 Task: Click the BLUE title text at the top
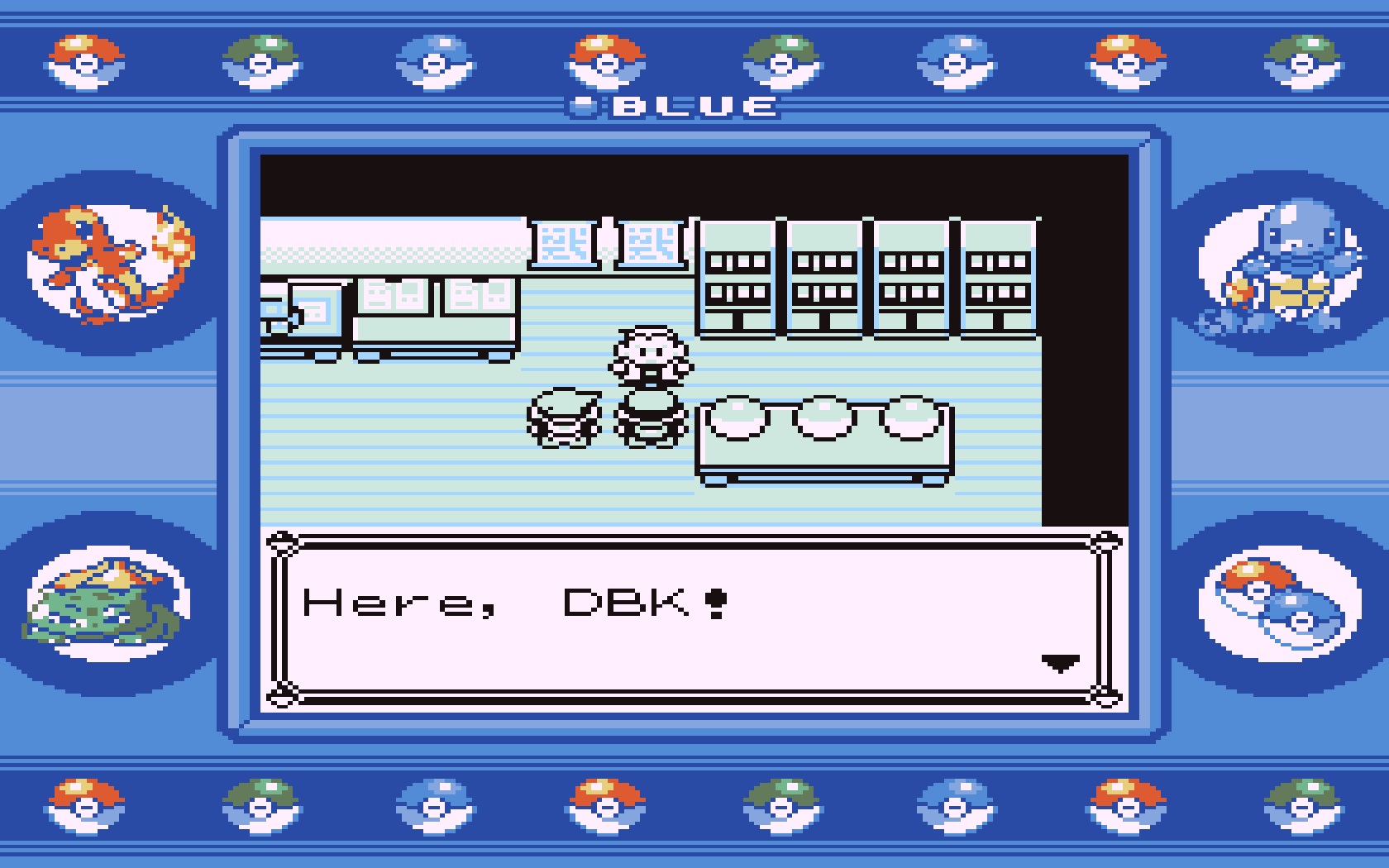[694, 105]
